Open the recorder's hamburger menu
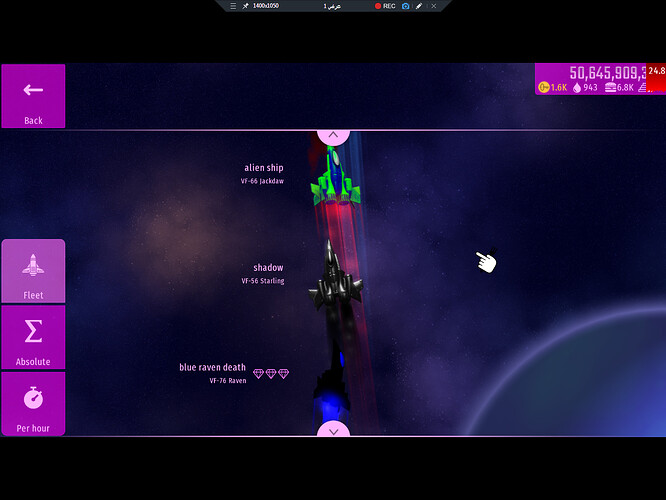The height and width of the screenshot is (500, 666). pos(233,6)
